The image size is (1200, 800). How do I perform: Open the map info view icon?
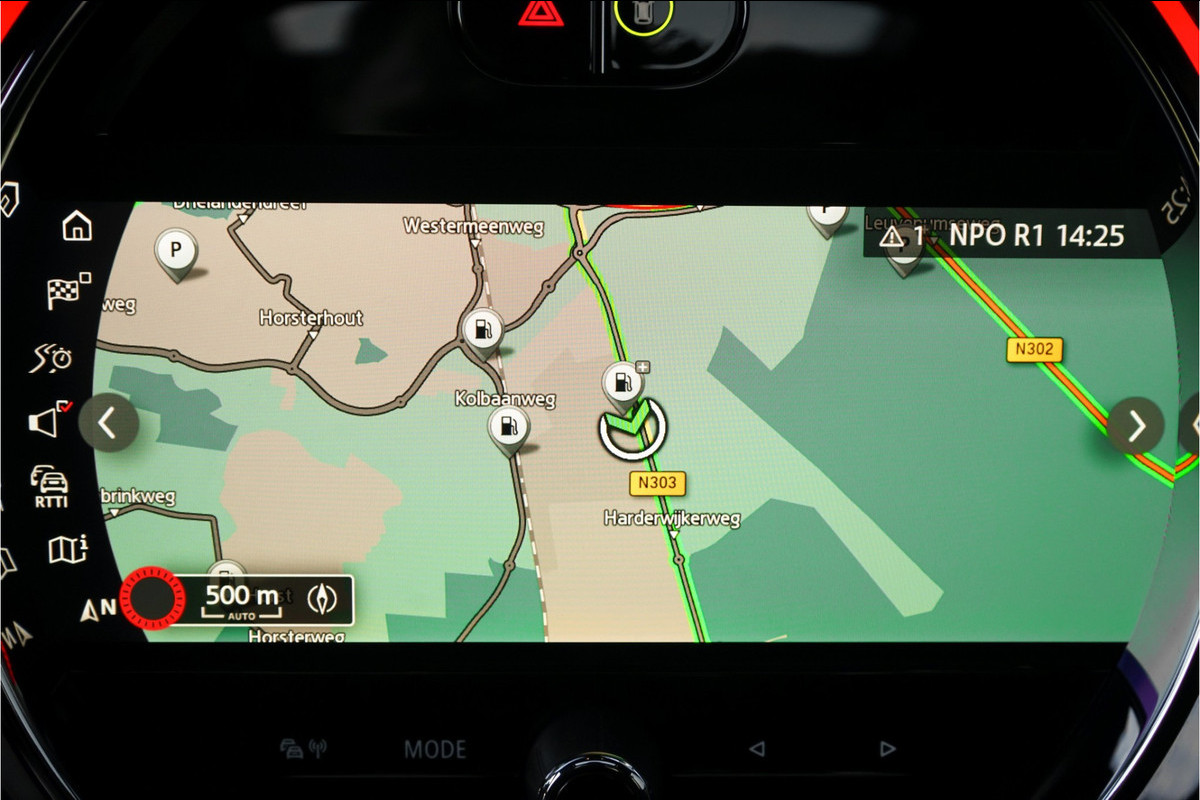click(x=67, y=548)
